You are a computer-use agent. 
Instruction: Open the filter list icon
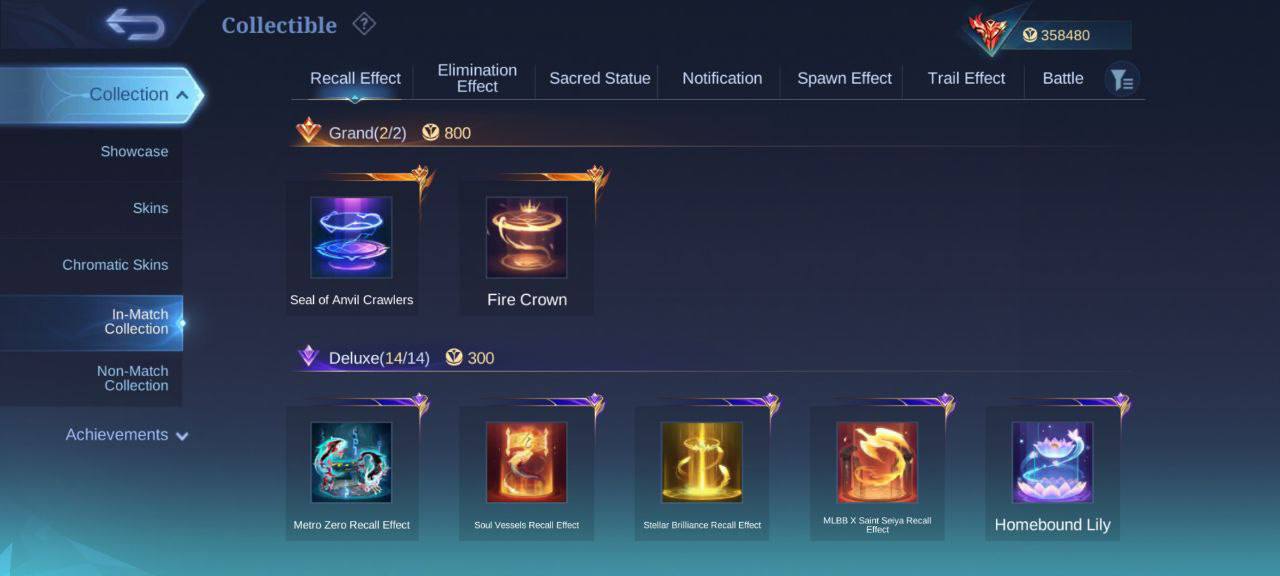pos(1122,80)
